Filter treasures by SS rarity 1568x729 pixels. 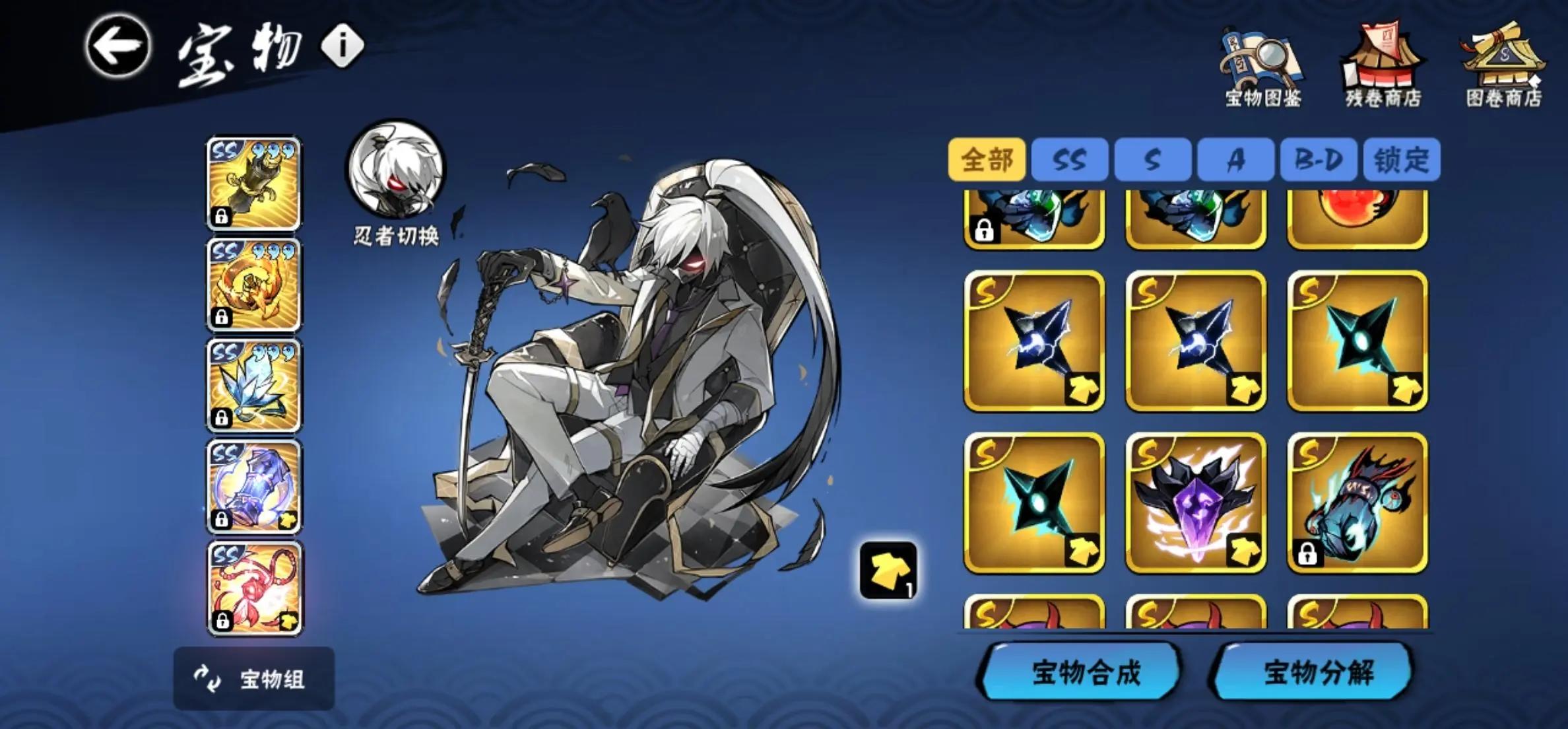tap(1070, 159)
